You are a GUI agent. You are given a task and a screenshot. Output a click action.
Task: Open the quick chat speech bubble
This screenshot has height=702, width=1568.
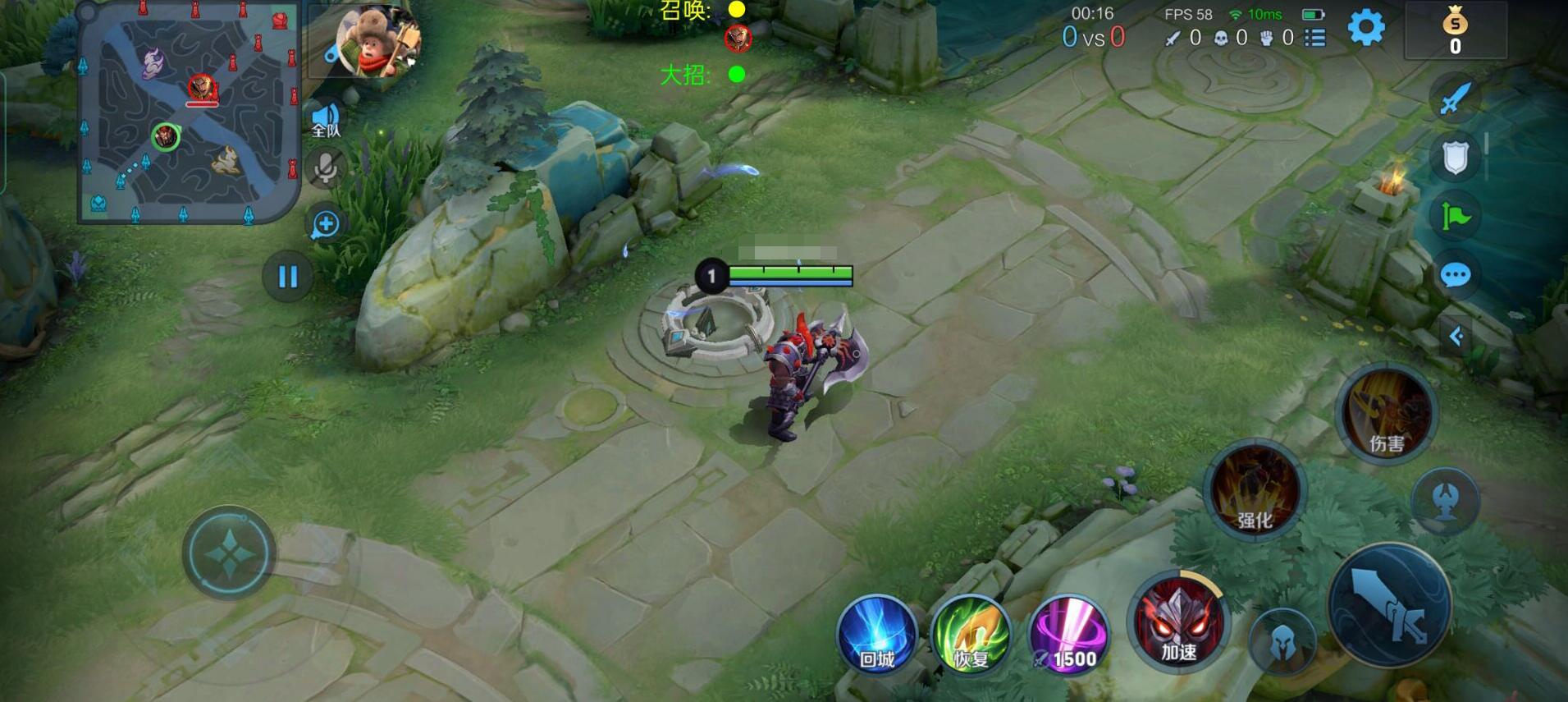[x=1455, y=275]
